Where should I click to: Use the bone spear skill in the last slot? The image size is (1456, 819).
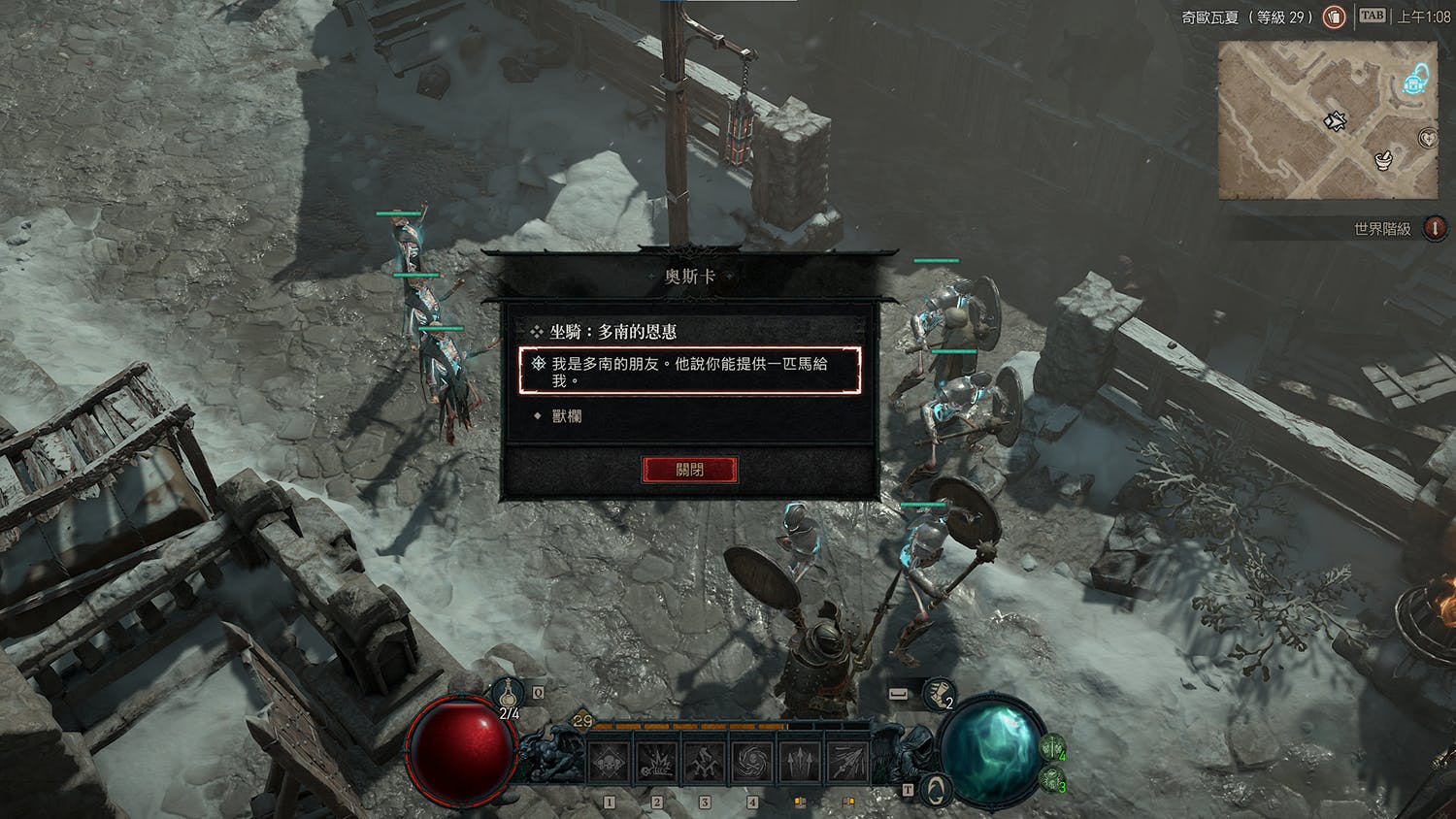pos(846,763)
